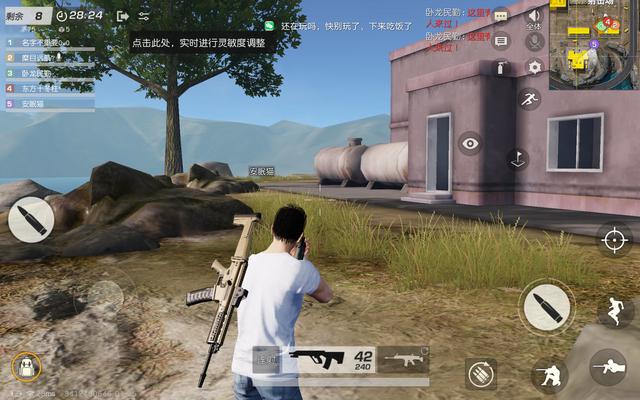The height and width of the screenshot is (400, 640).
Task: Reload using the ammo reload button
Action: (x=480, y=373)
